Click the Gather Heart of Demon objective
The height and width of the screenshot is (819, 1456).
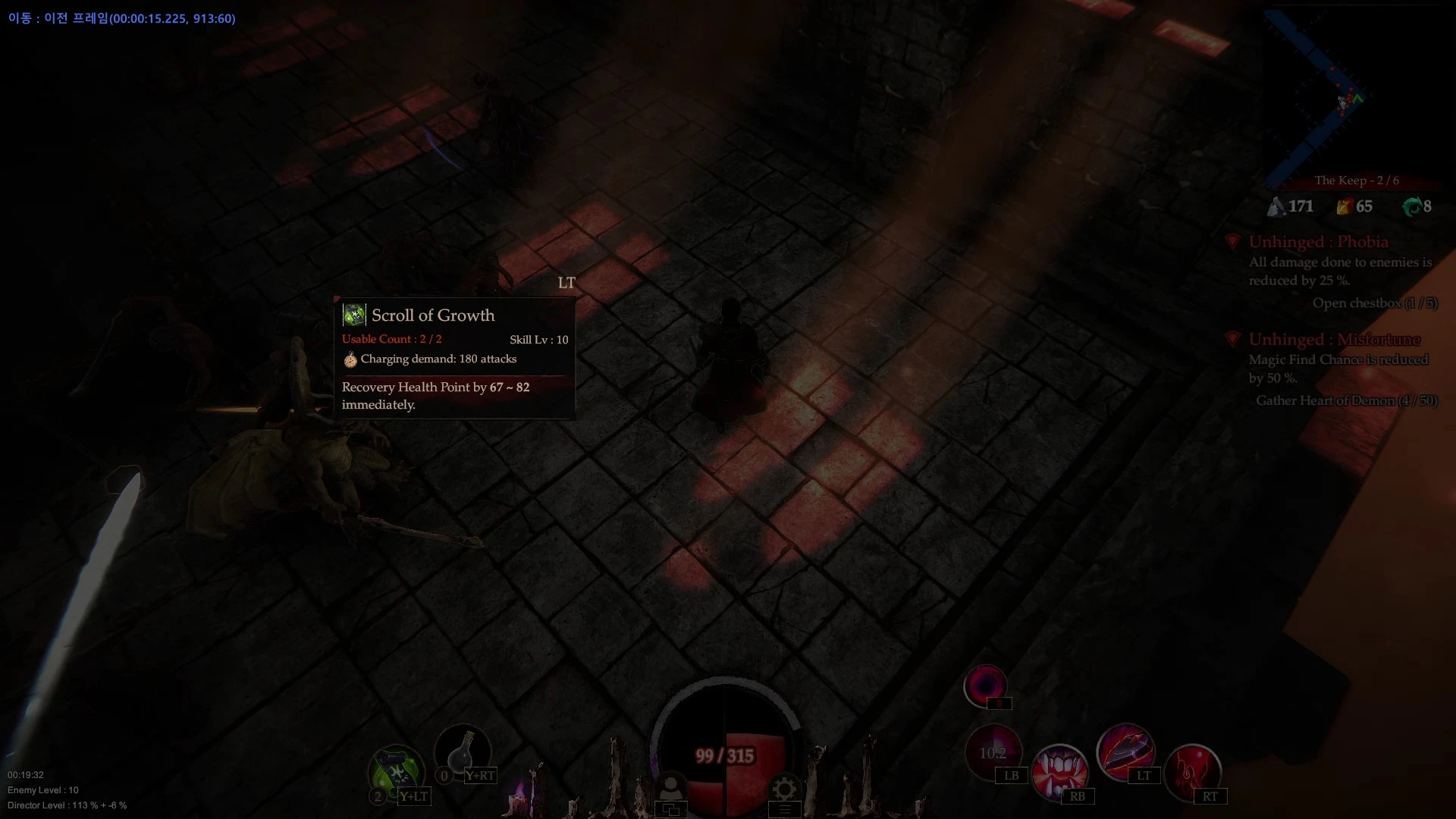pyautogui.click(x=1346, y=400)
